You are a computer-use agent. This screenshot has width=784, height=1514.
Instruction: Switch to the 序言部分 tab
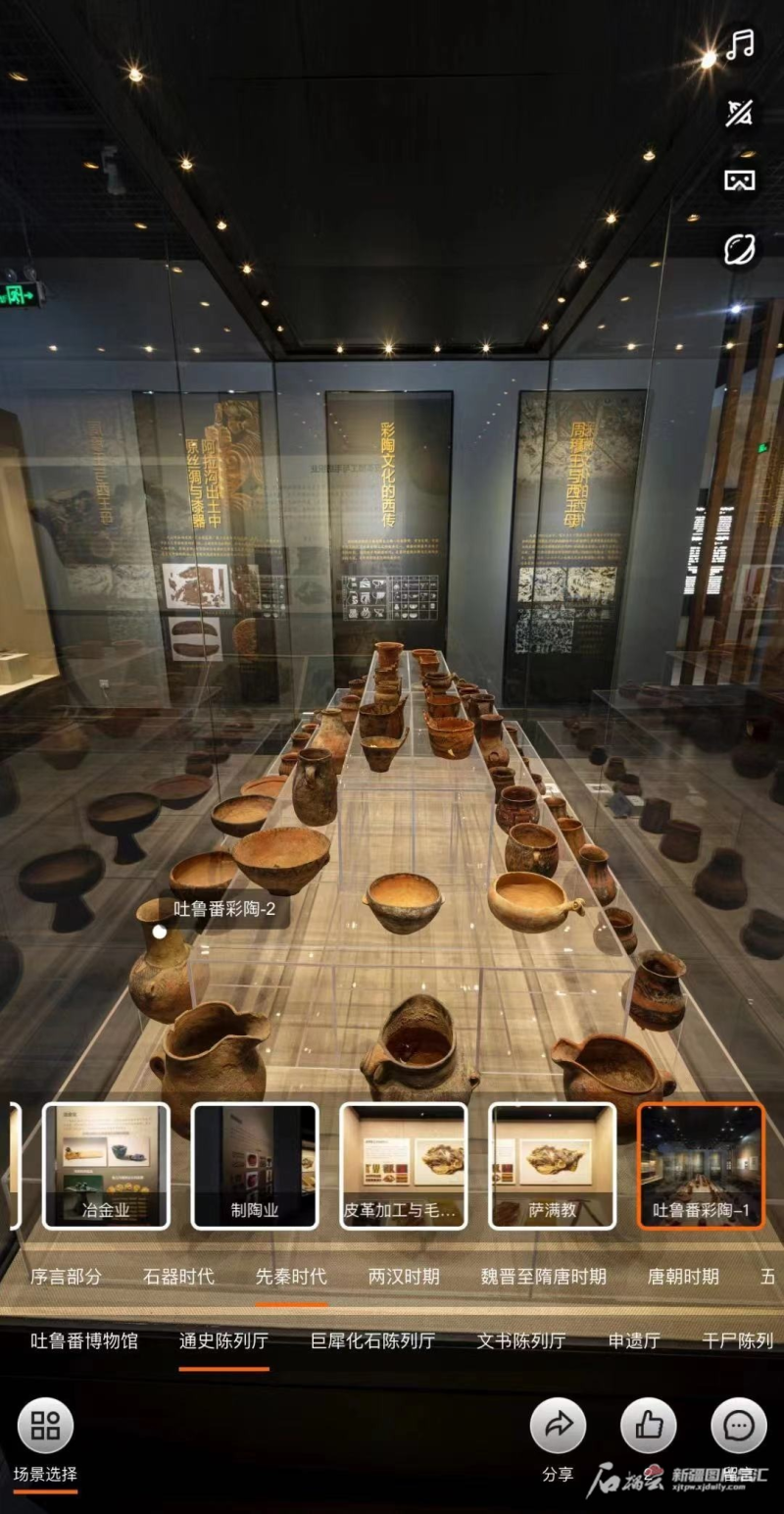[x=66, y=1277]
